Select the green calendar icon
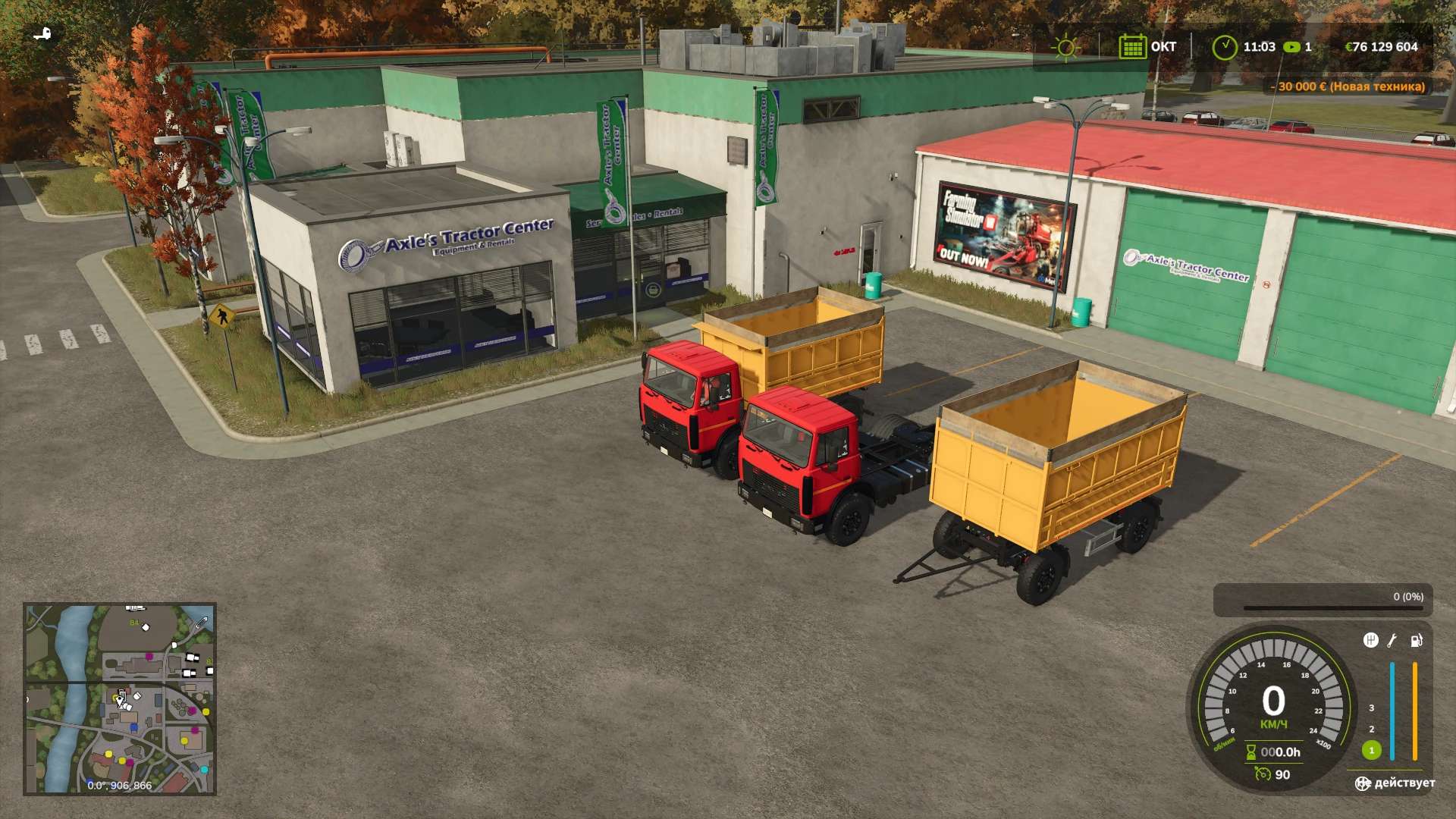The width and height of the screenshot is (1456, 819). coord(1131,47)
